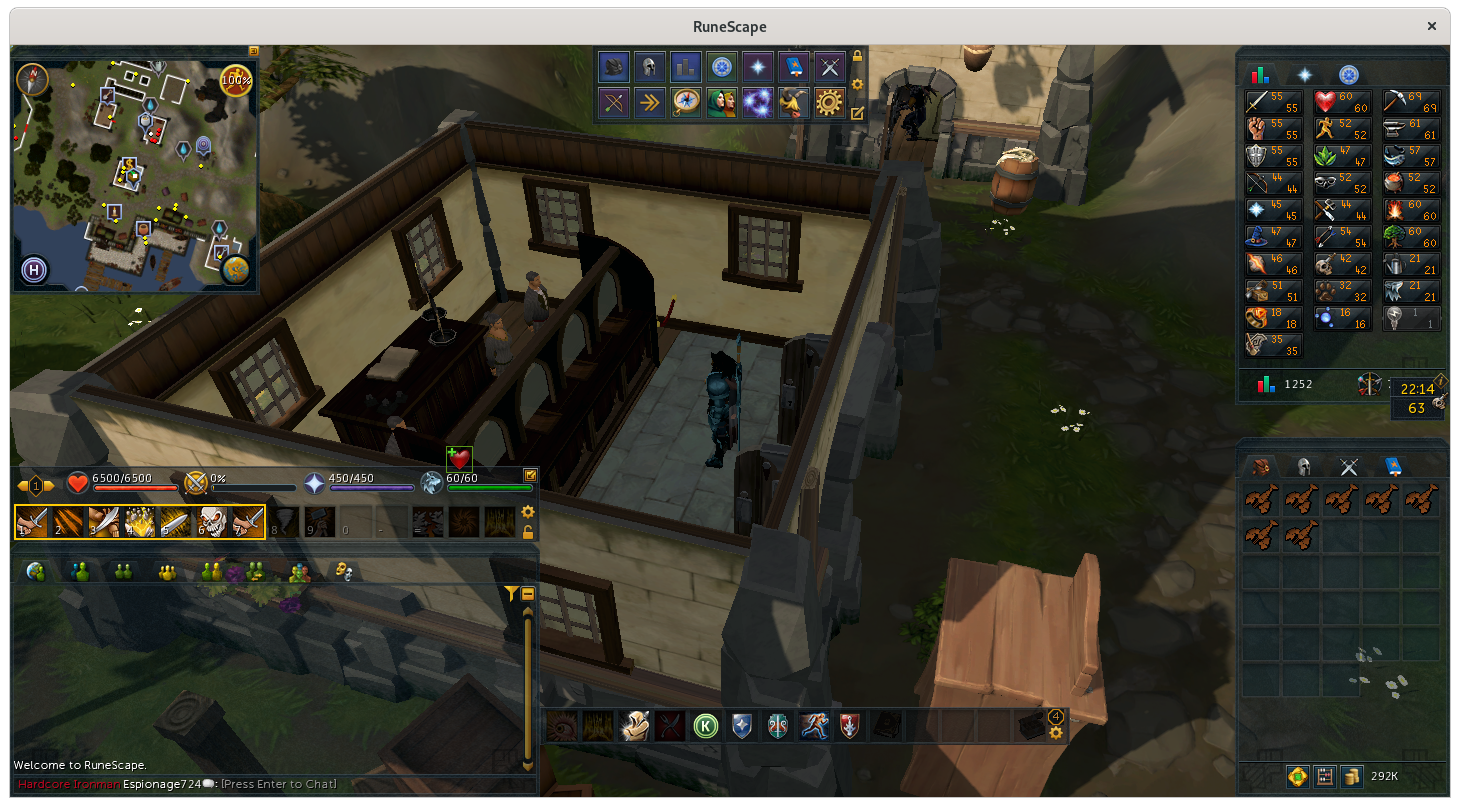This screenshot has width=1460, height=807.
Task: Open the world map globe button
Action: tap(236, 269)
